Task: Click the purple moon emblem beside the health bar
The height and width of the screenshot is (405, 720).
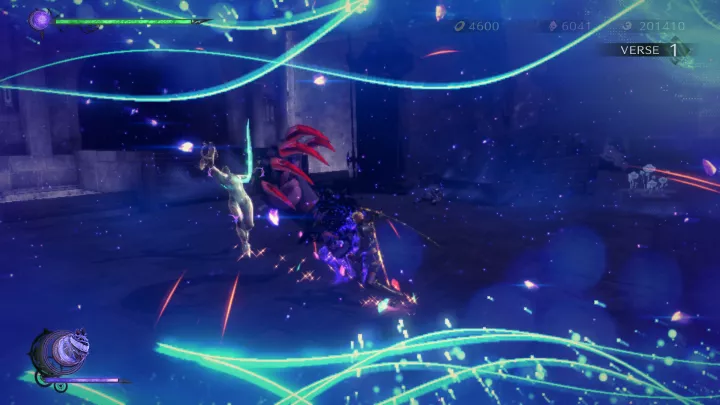Action: (x=42, y=18)
